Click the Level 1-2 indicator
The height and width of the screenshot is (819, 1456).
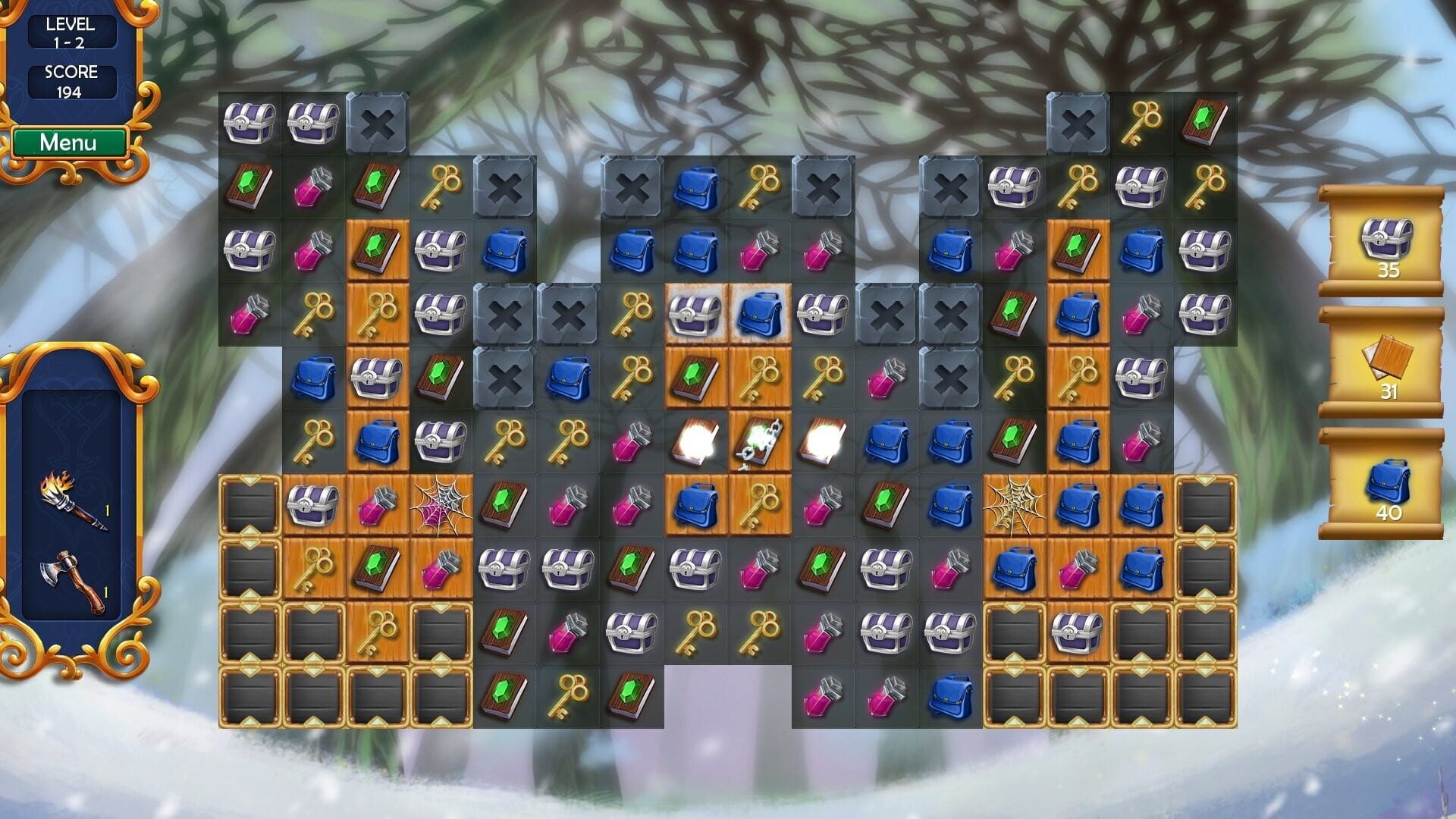tap(72, 30)
